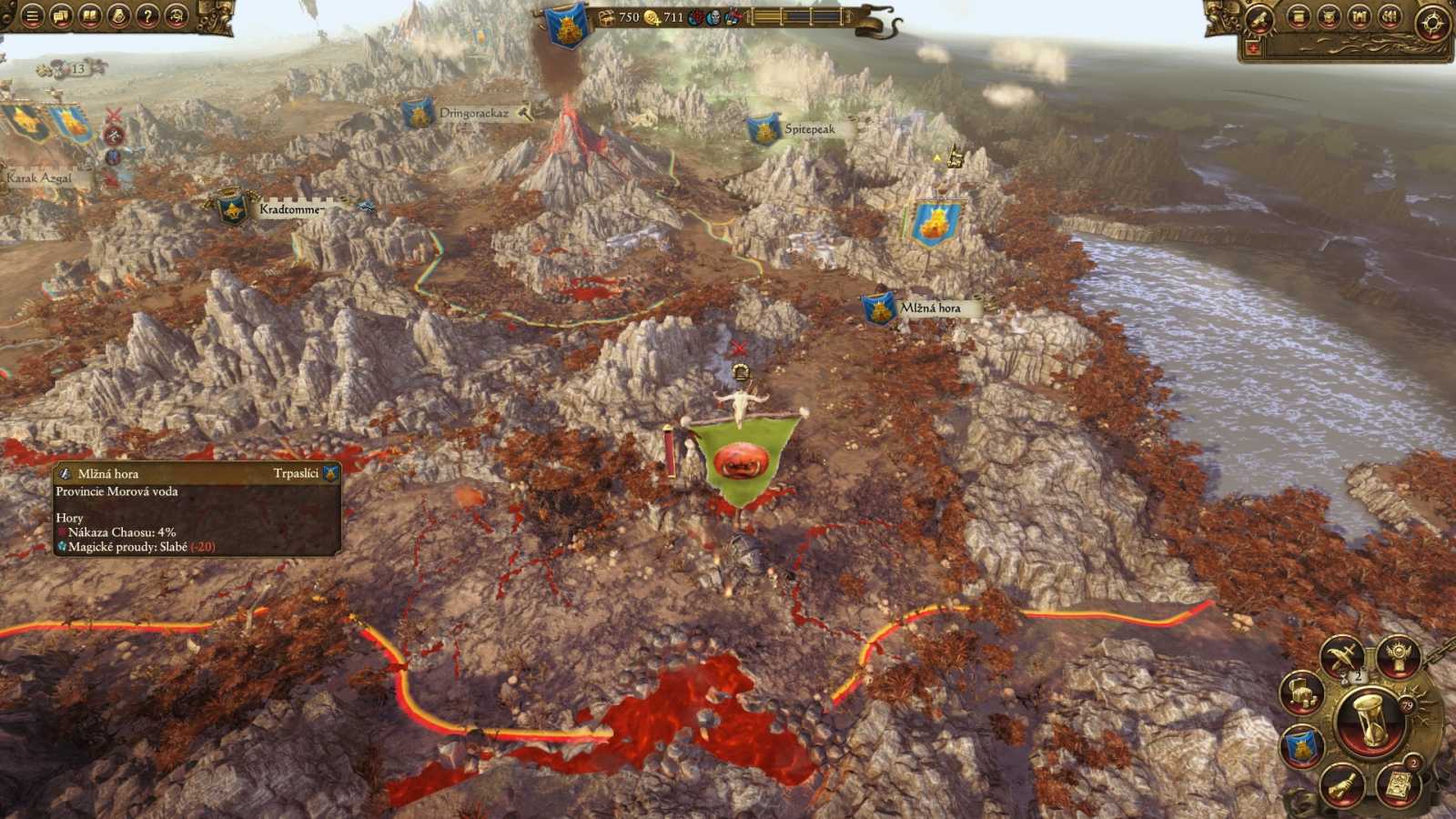Toggle the fortress walls filter icon top-right
Viewport: 1456px width, 819px height.
click(1360, 15)
